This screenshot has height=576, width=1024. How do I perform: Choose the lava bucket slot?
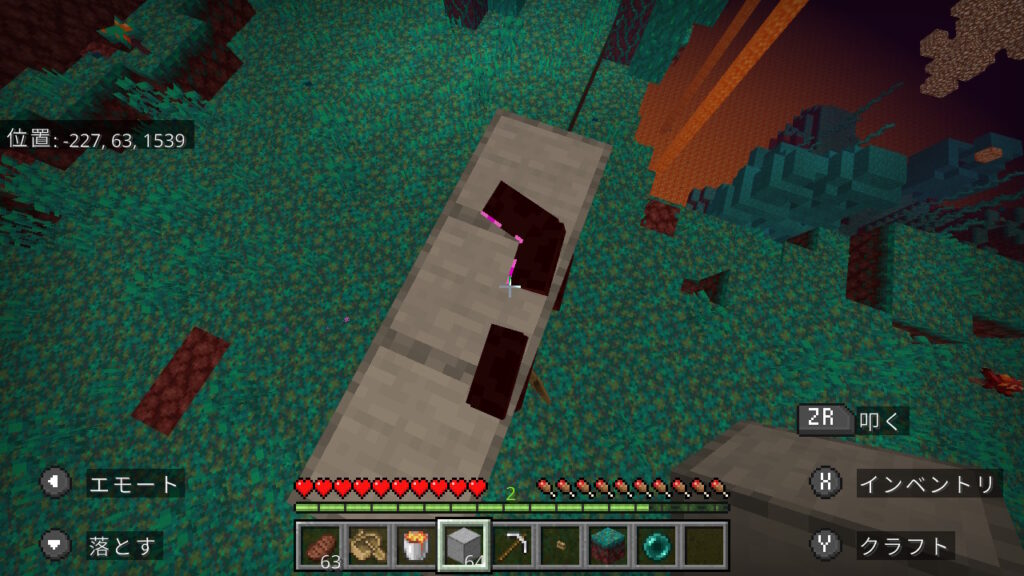[x=416, y=546]
